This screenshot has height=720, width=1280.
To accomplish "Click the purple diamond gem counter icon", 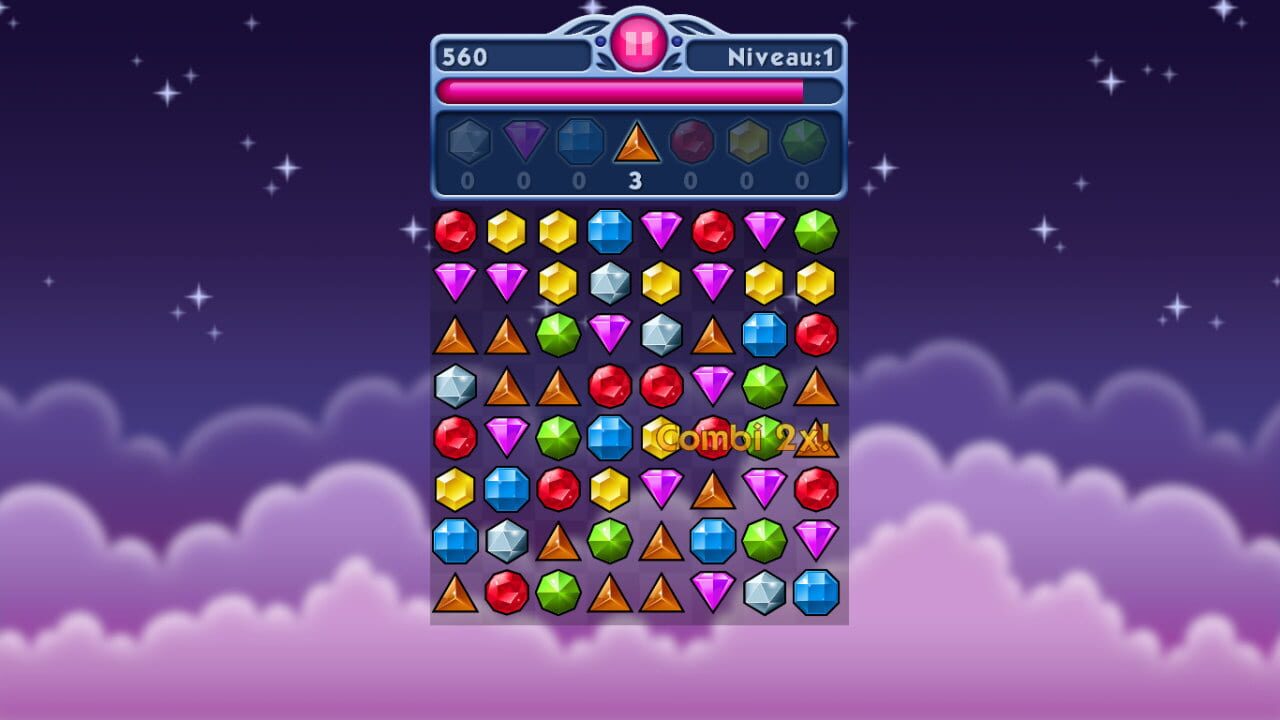I will coord(524,142).
